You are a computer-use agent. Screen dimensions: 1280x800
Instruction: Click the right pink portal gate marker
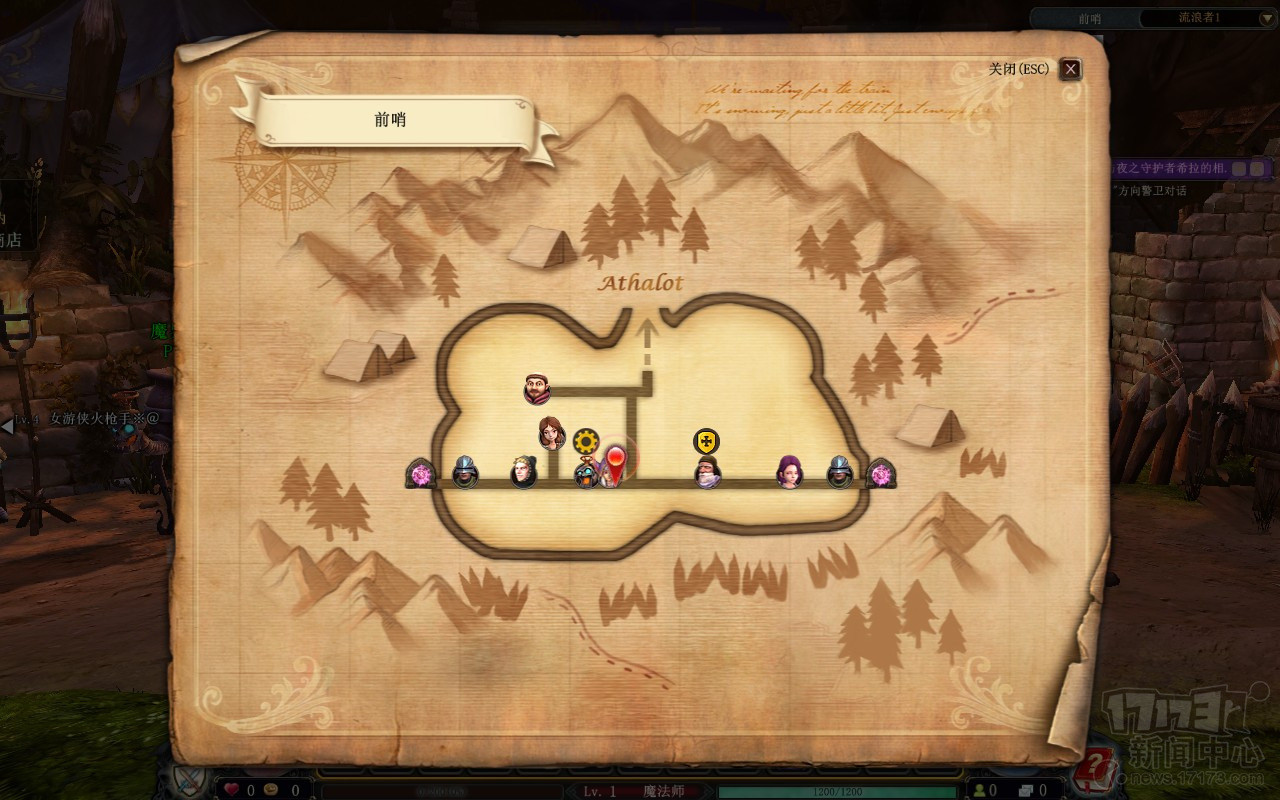[881, 474]
